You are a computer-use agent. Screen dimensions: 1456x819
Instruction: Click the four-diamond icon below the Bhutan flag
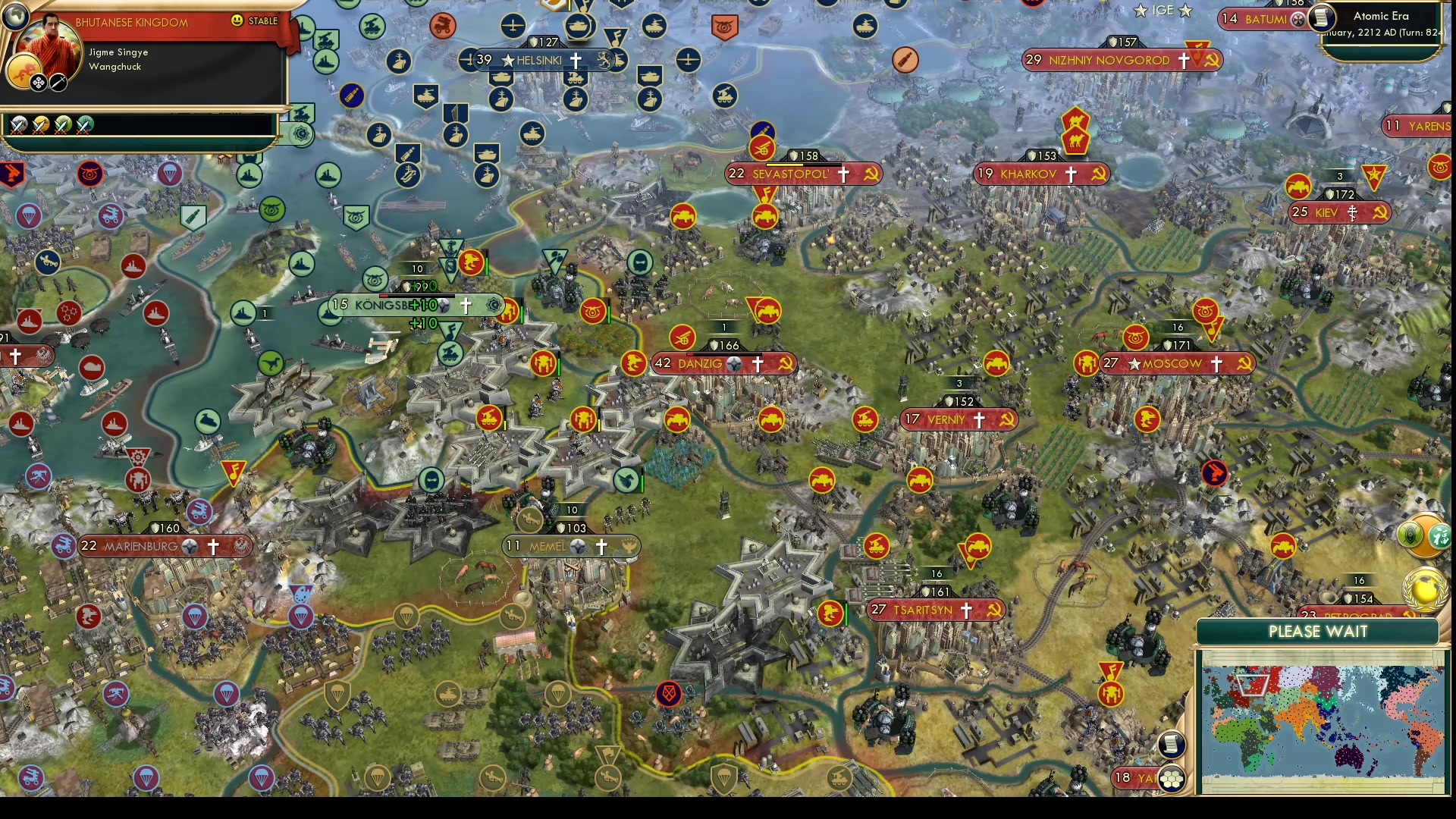point(38,82)
